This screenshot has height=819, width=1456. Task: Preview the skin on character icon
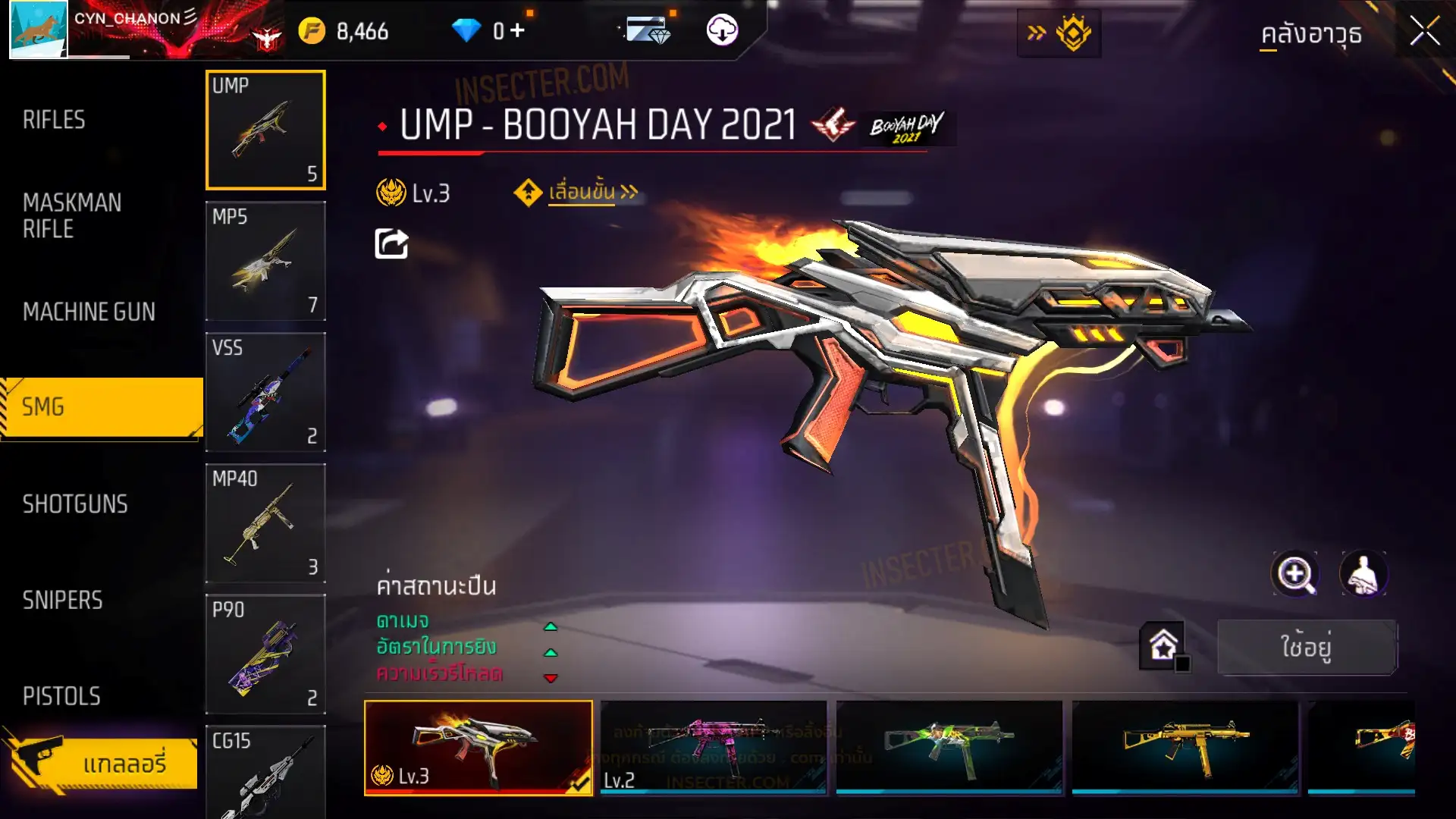coord(1363,574)
